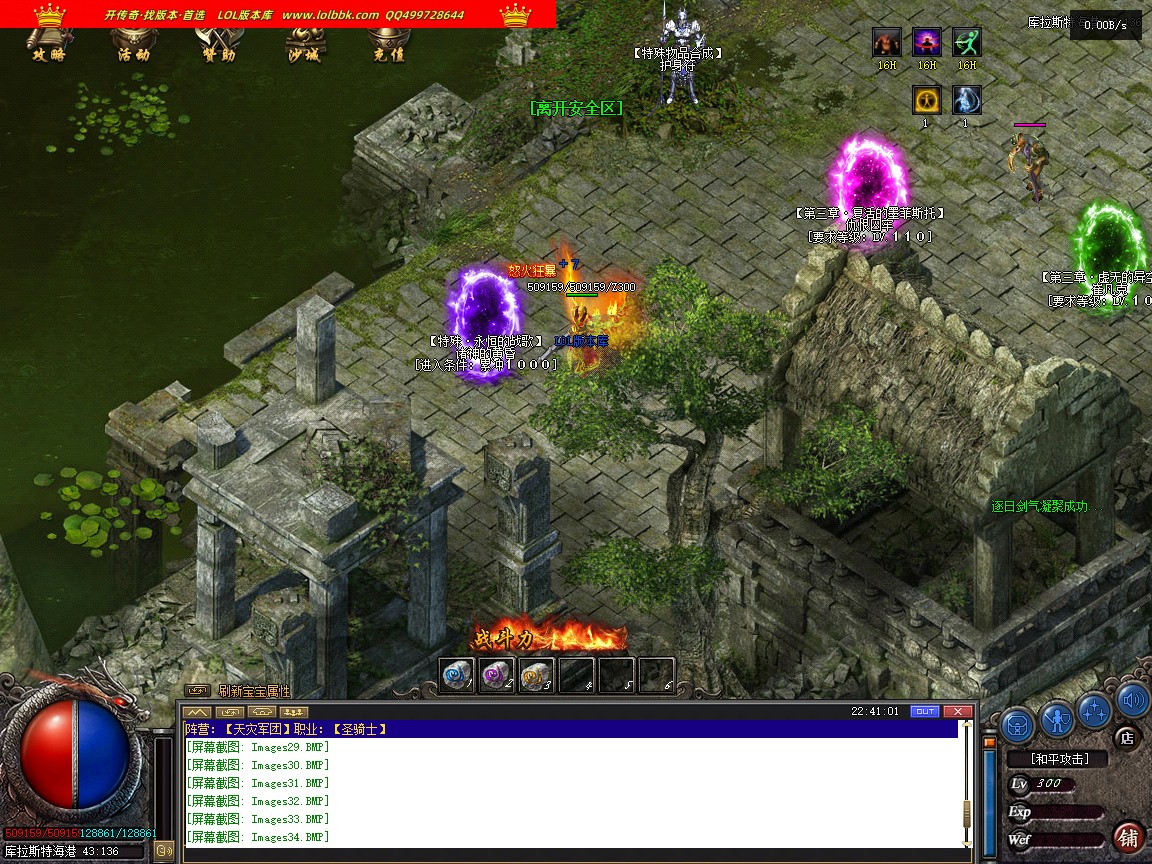
Task: Toggle sound with the speaker icon
Action: 1132,700
